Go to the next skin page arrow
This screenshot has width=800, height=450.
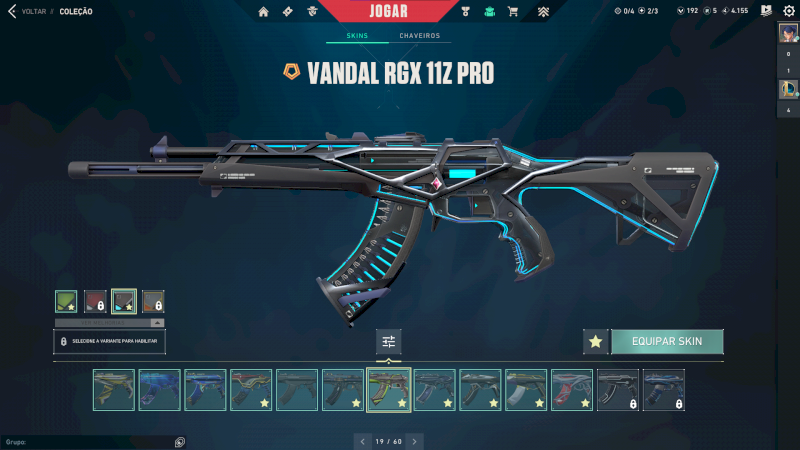click(x=414, y=440)
